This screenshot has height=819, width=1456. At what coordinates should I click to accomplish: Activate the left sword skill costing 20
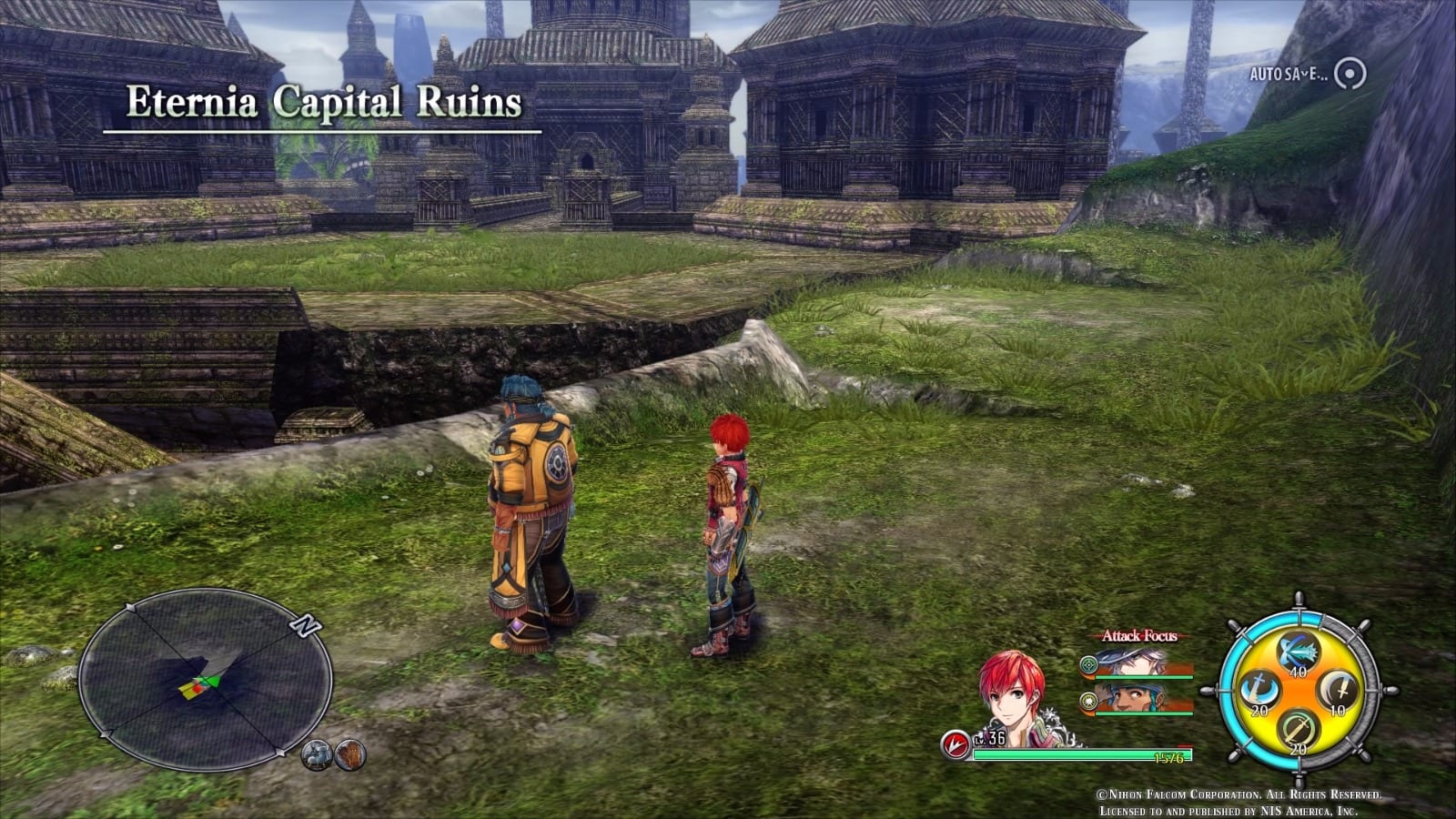(1260, 689)
